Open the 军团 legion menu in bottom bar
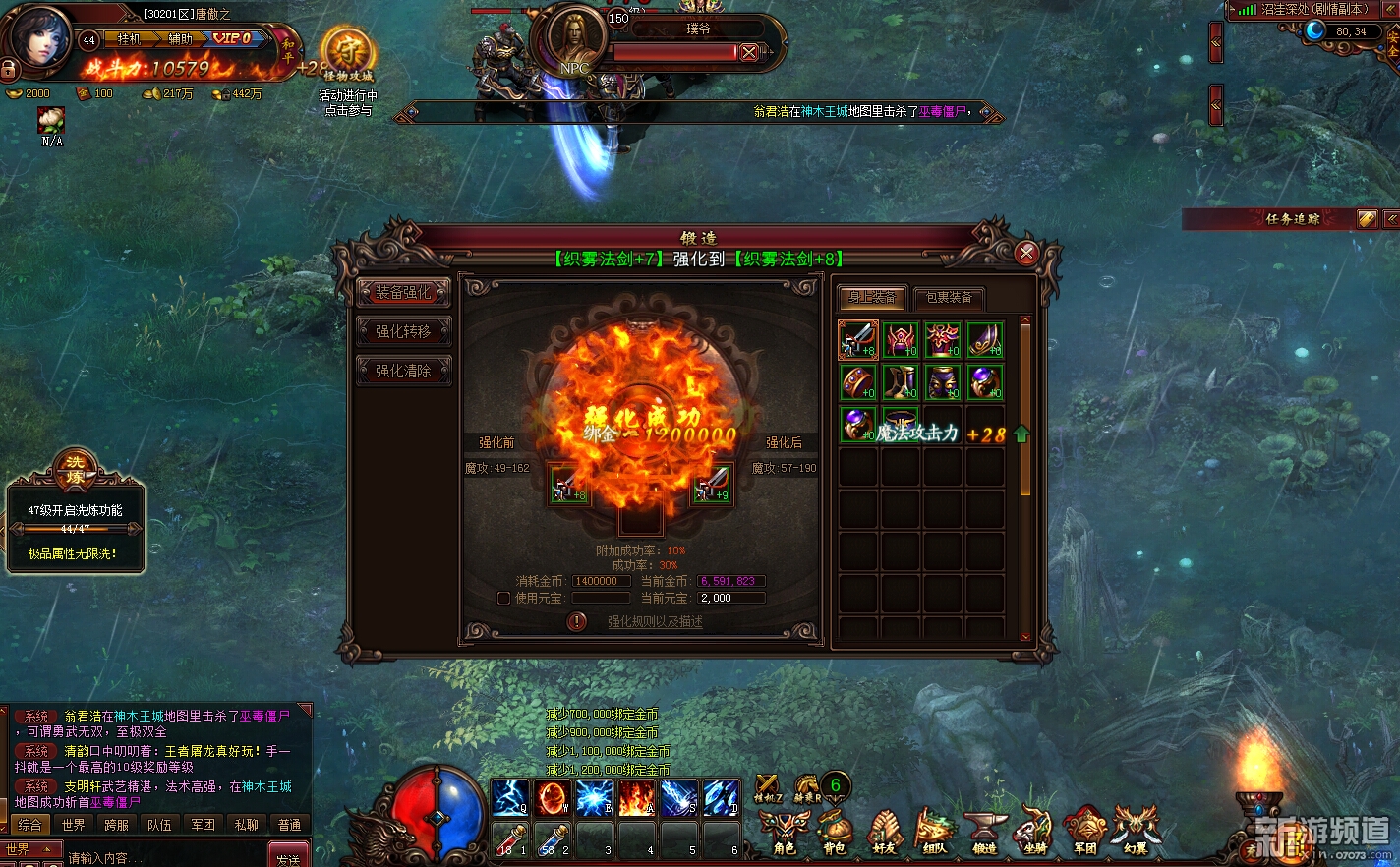Viewport: 1400px width, 867px height. (1084, 831)
